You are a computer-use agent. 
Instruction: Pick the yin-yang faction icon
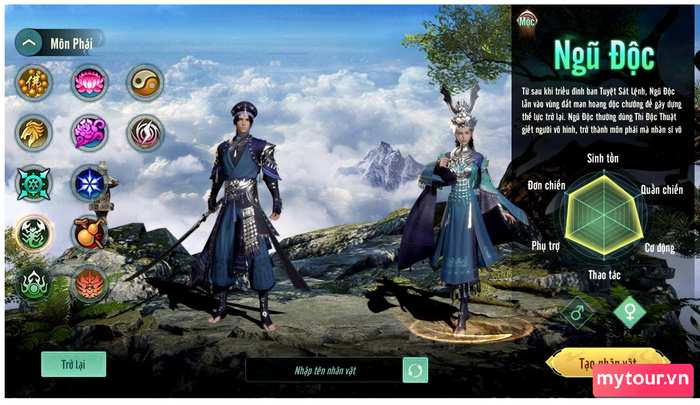(145, 83)
